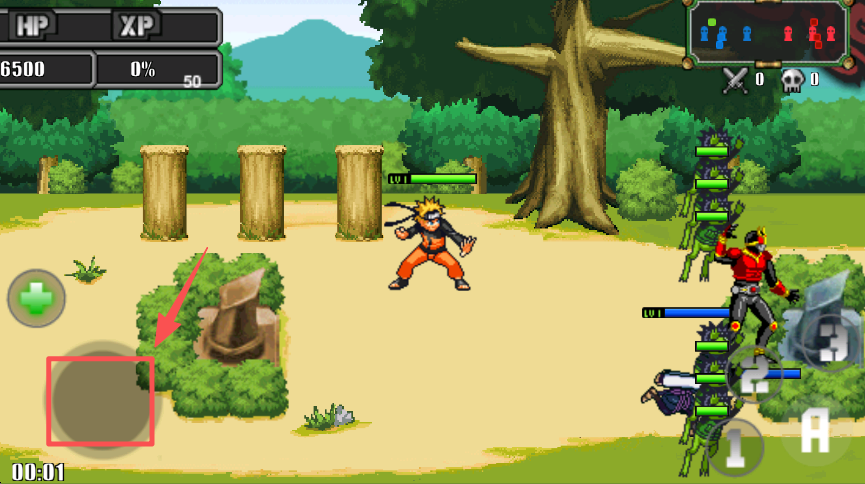Trigger the A attack button

point(816,432)
